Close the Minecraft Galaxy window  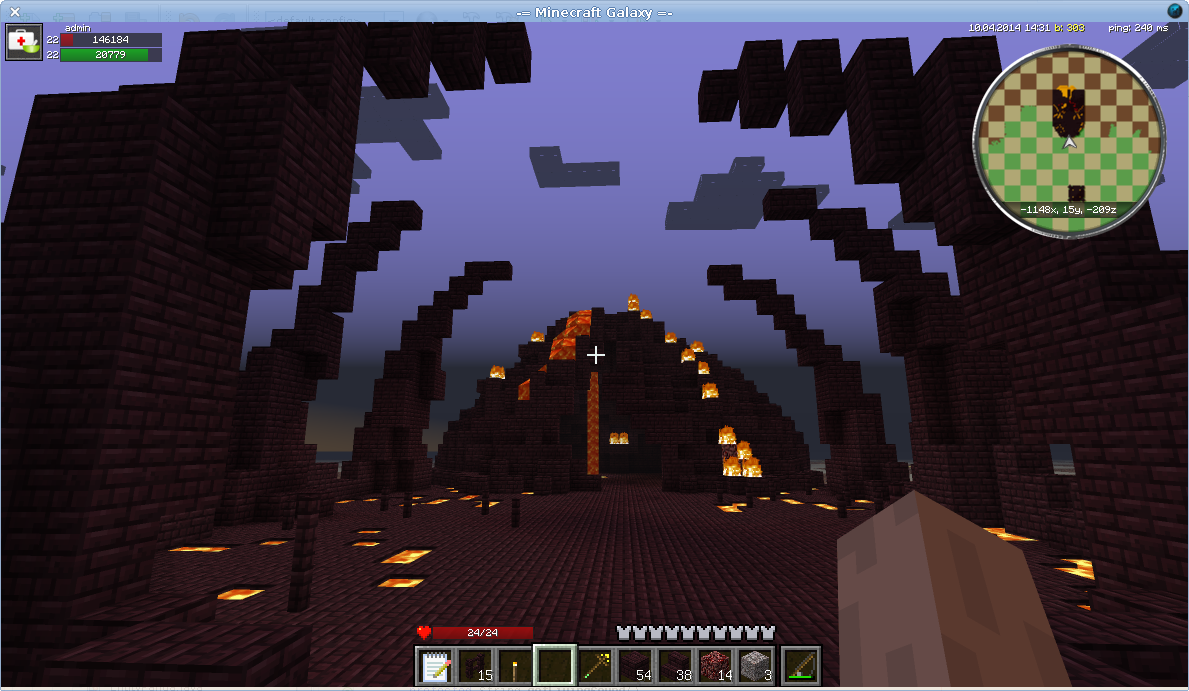click(x=15, y=11)
